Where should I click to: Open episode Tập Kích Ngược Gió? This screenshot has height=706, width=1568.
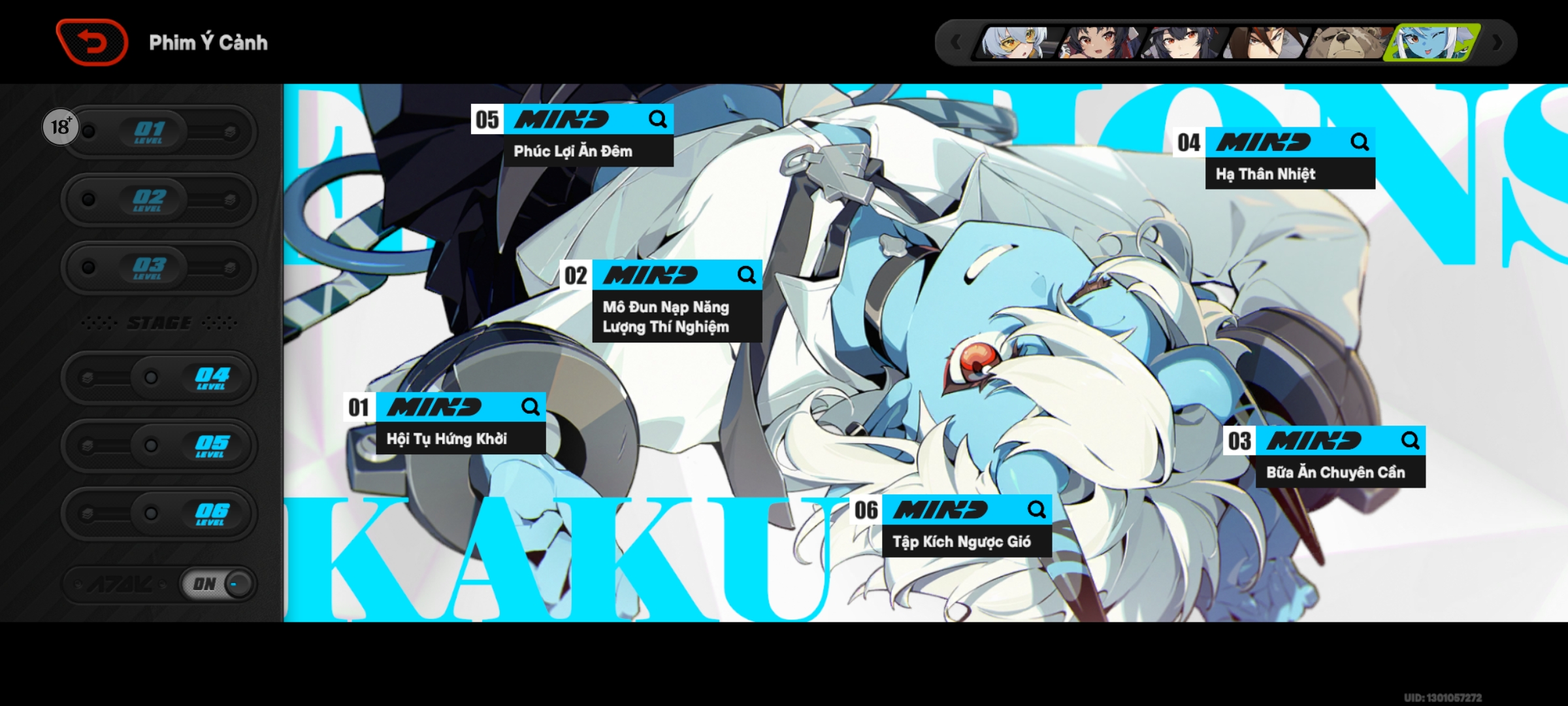click(x=963, y=541)
